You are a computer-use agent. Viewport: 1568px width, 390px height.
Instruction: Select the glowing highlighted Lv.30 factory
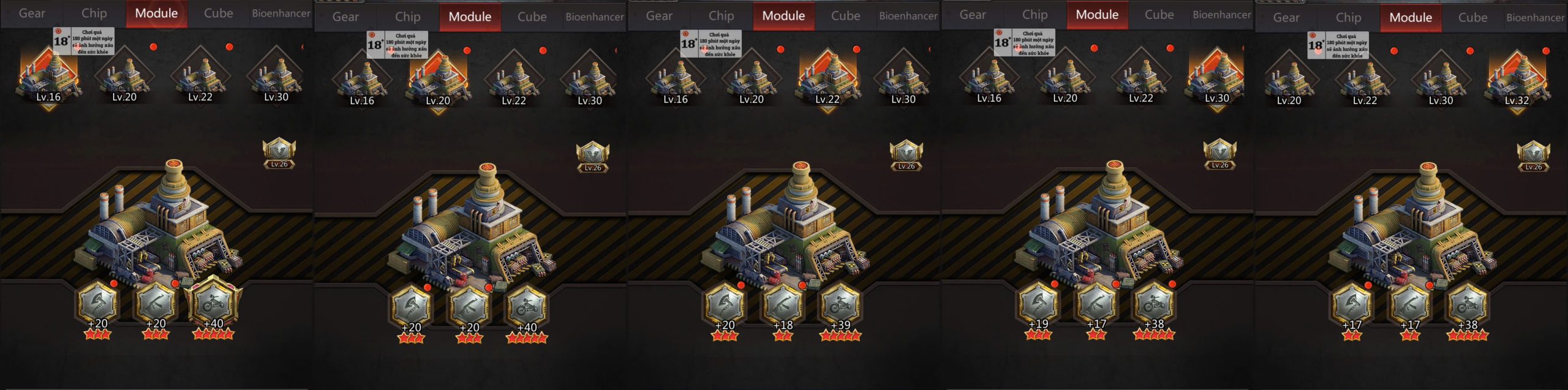pos(1217,78)
